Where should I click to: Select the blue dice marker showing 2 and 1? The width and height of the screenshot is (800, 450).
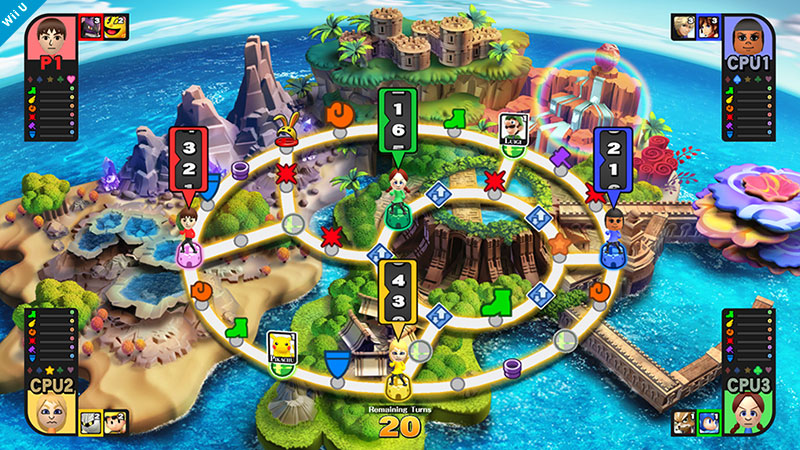tap(612, 162)
